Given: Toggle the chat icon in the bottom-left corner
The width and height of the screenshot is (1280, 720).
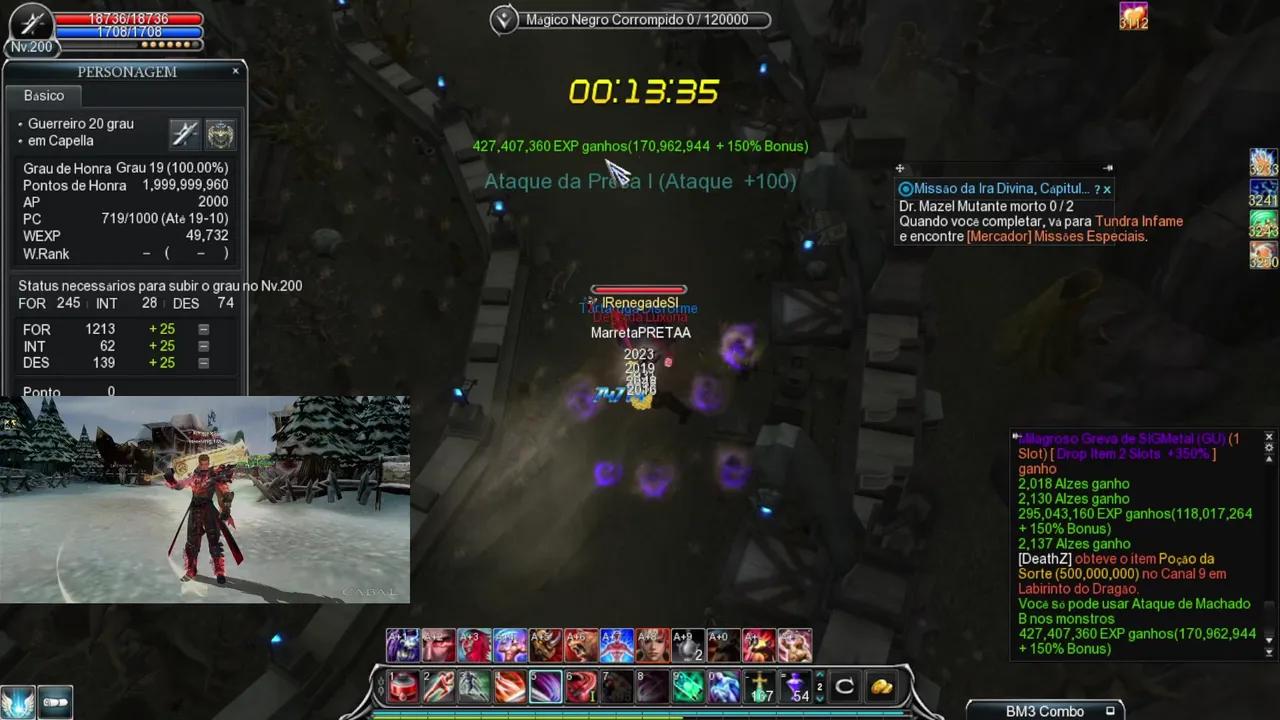Looking at the screenshot, I should (55, 702).
